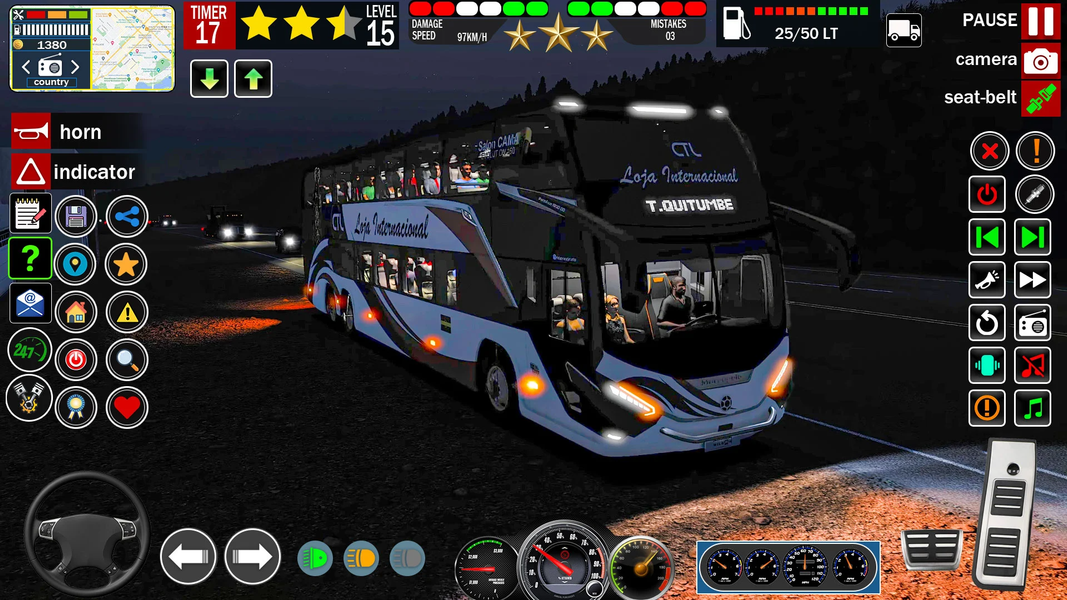Save using the floppy disk icon
Image resolution: width=1067 pixels, height=600 pixels.
76,216
